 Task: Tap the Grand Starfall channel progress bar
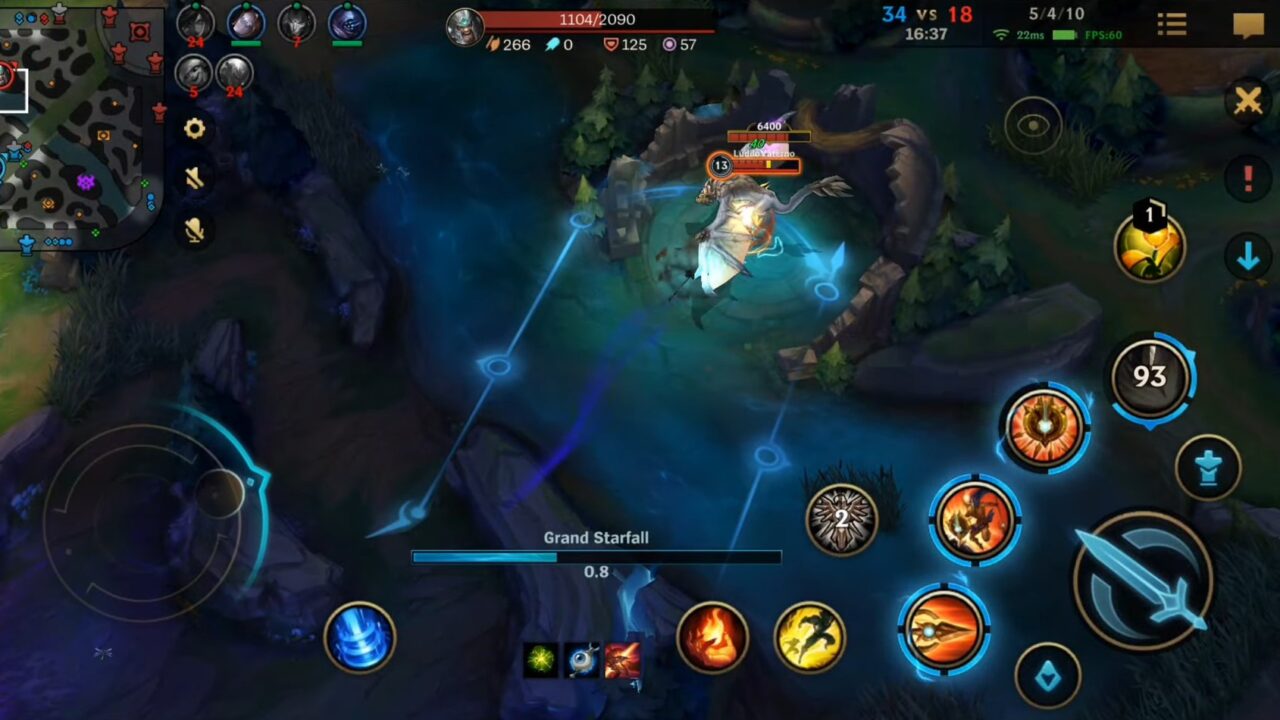pyautogui.click(x=596, y=556)
